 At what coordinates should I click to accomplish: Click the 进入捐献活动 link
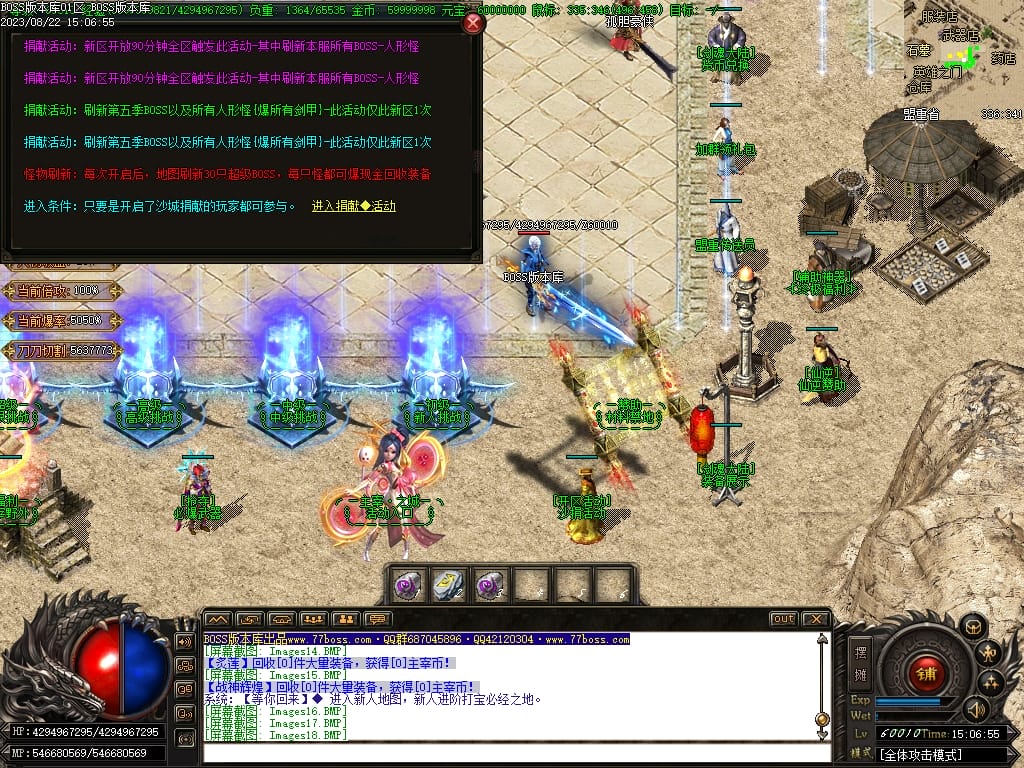[353, 206]
